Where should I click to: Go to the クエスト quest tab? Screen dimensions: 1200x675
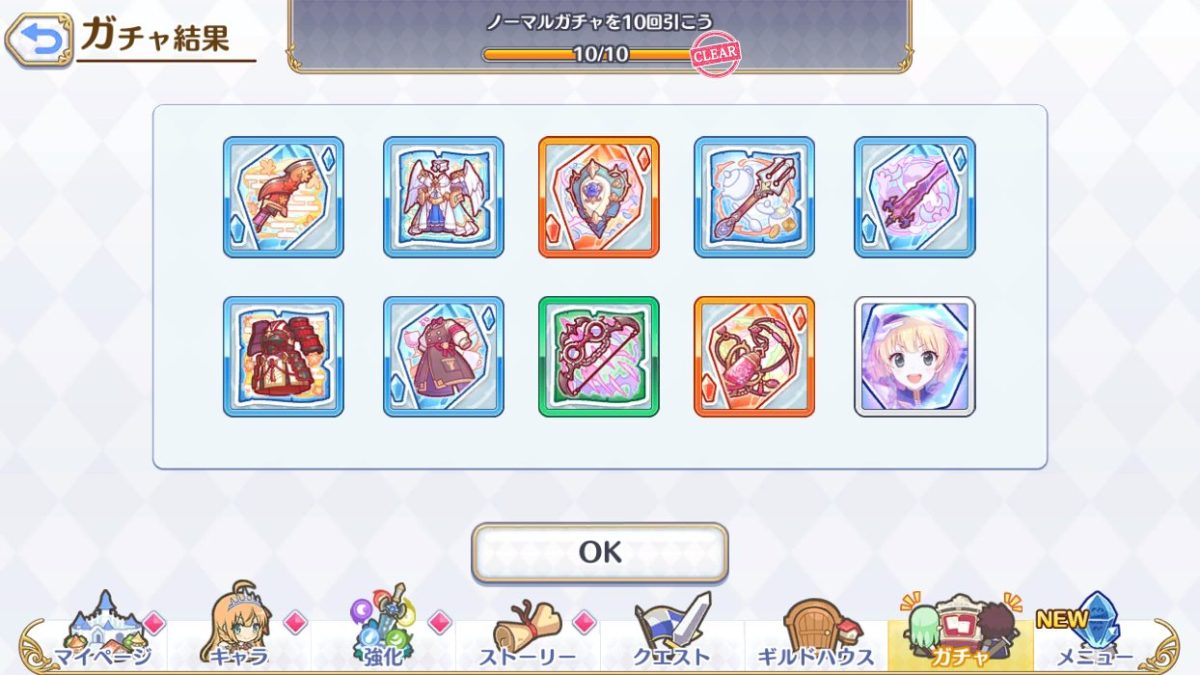point(672,630)
